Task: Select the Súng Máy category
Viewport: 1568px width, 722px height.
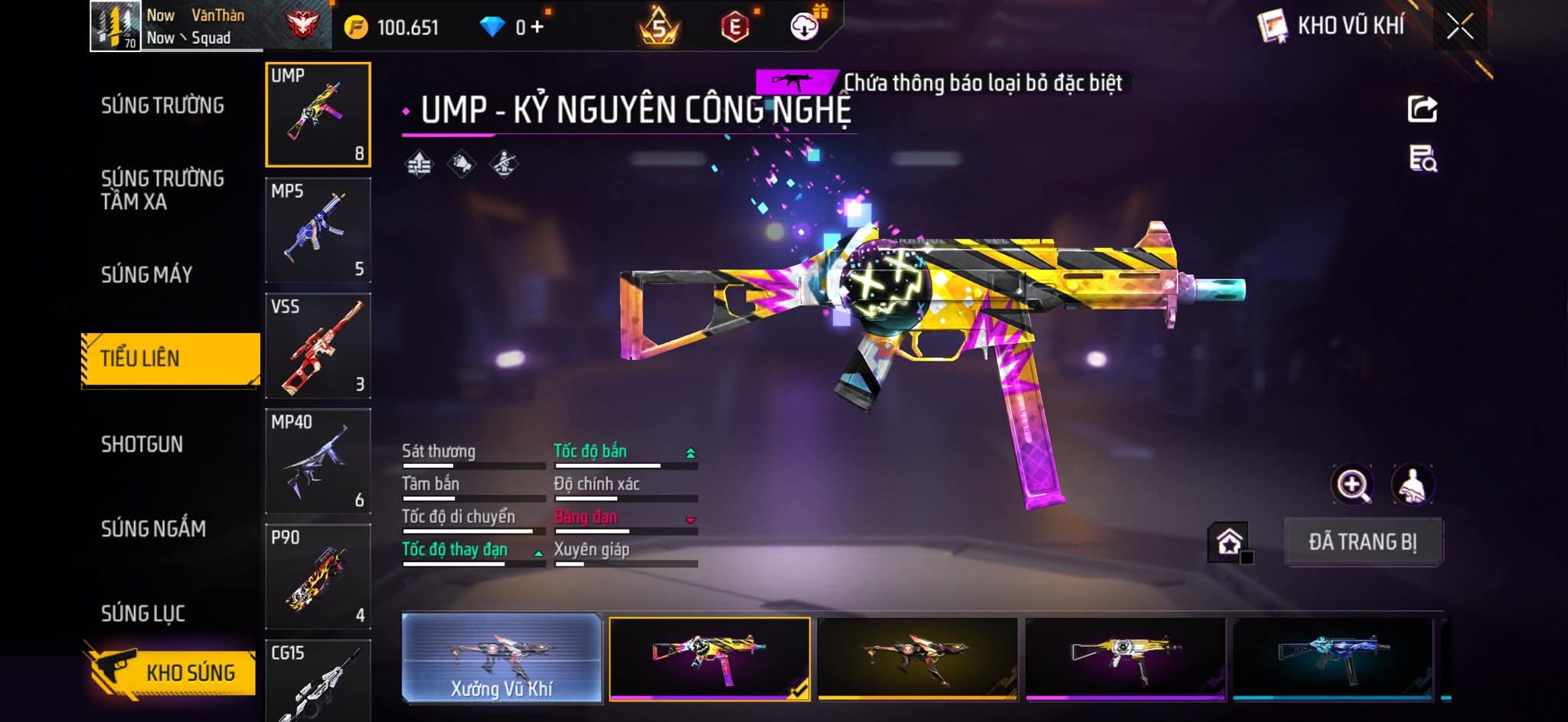Action: [147, 275]
